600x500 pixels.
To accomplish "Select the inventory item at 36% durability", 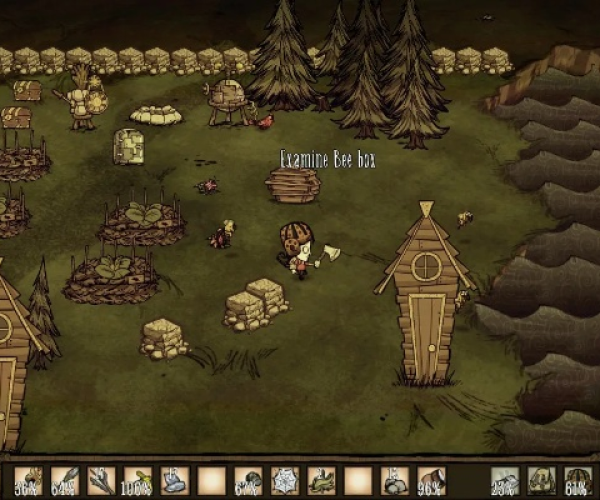I will coord(28,482).
